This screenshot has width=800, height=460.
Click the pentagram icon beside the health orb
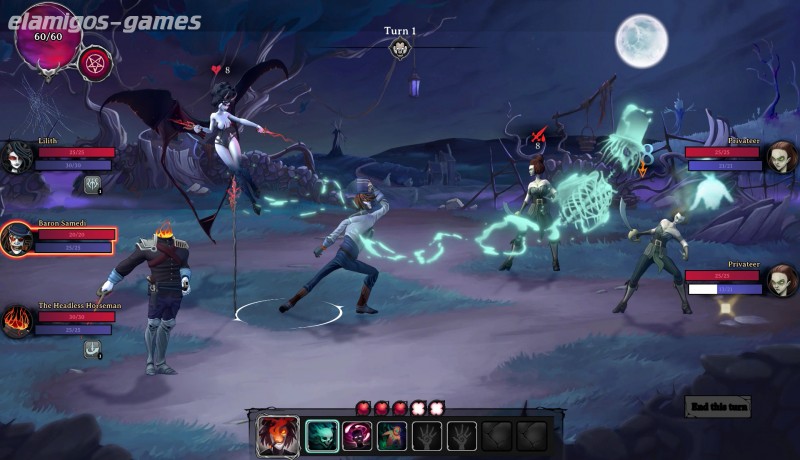[x=95, y=63]
